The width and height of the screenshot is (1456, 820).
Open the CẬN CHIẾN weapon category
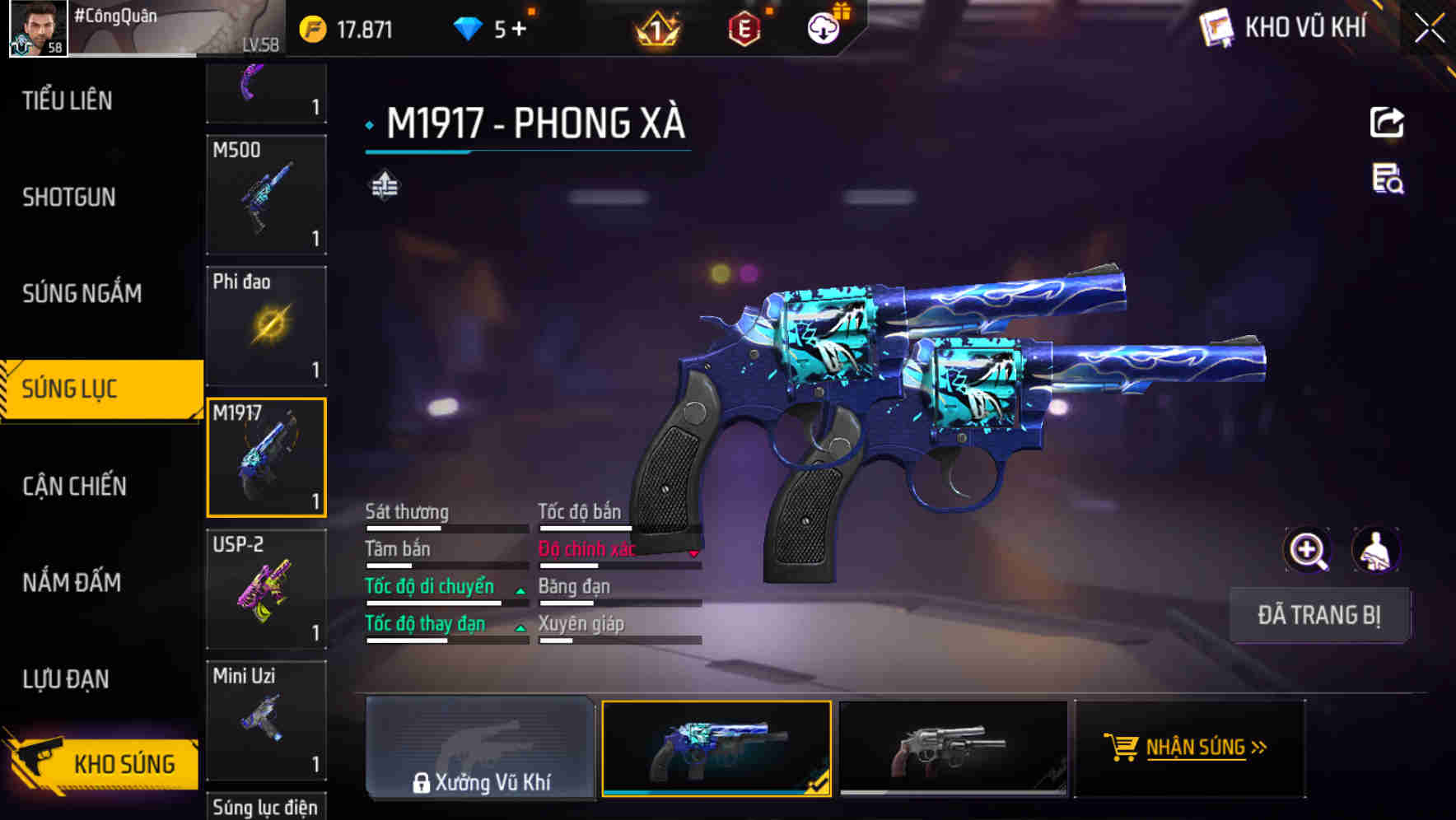(x=72, y=487)
